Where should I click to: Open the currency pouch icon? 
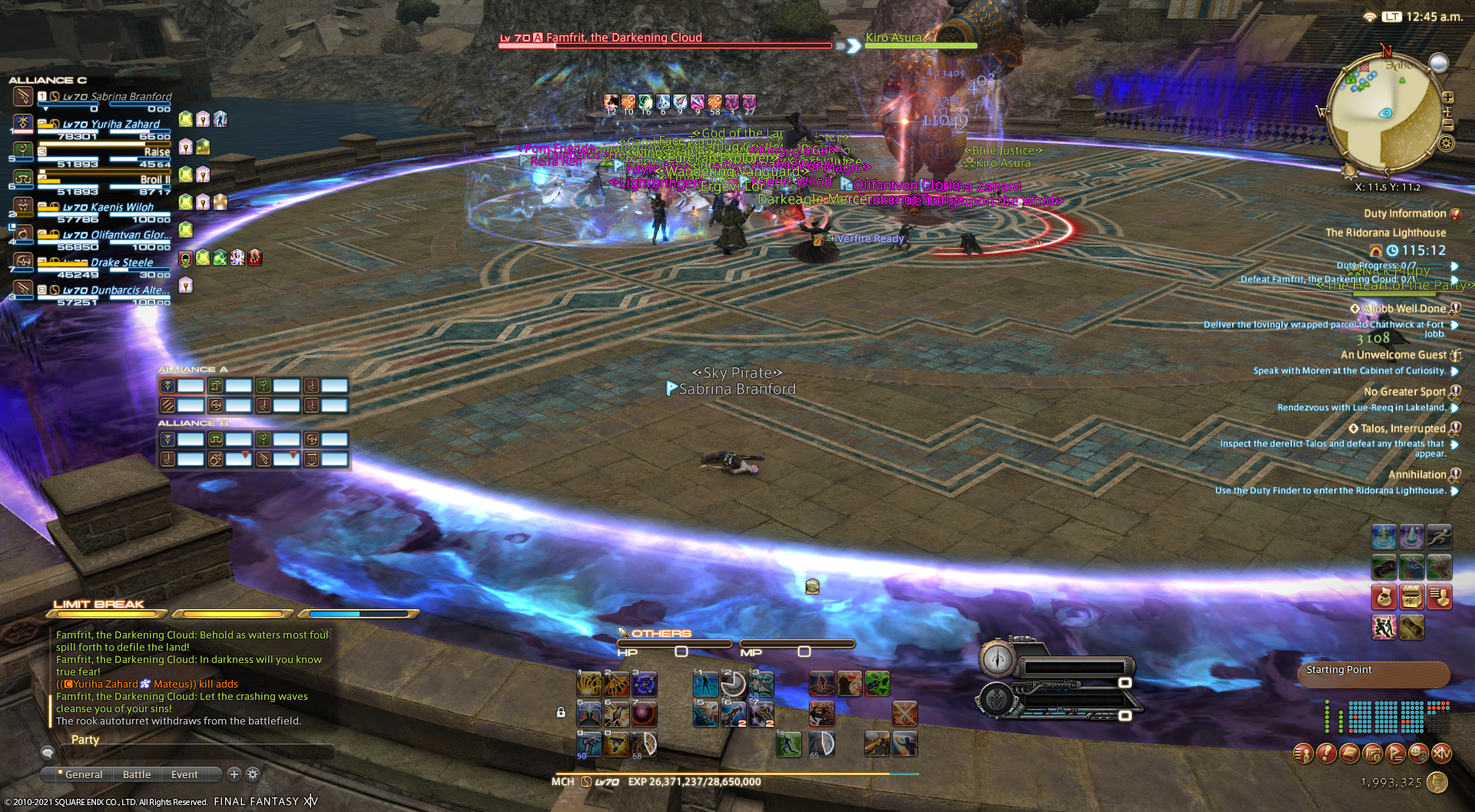[x=1384, y=597]
